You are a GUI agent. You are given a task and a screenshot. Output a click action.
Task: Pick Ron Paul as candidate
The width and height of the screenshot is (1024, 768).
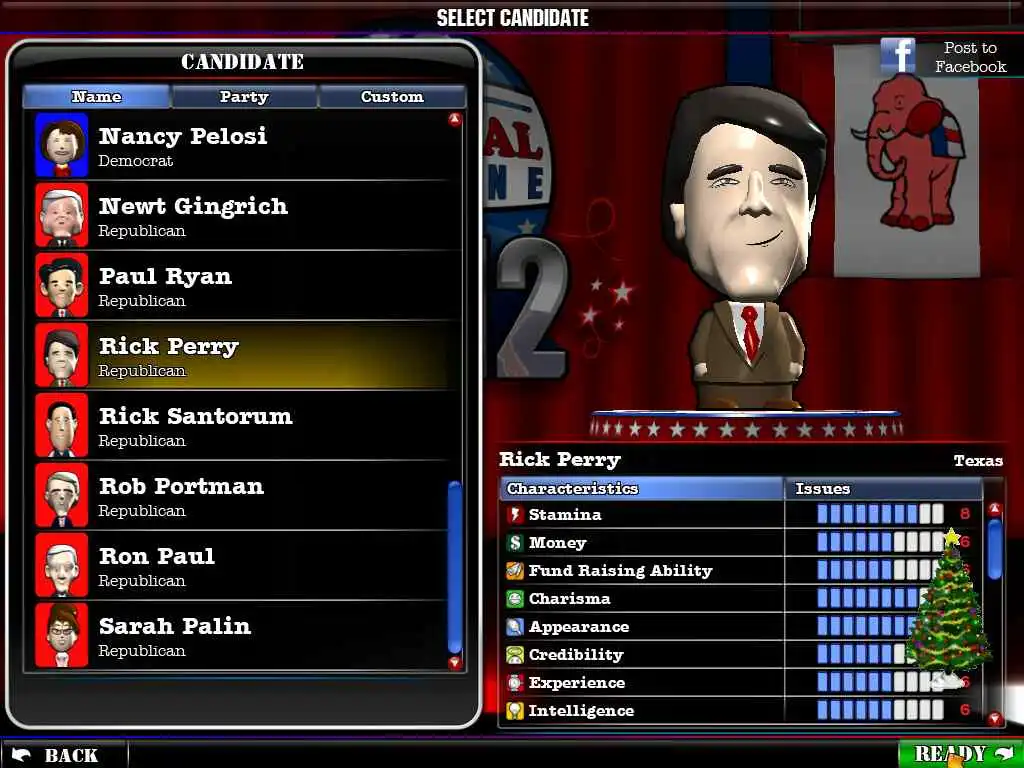click(240, 566)
